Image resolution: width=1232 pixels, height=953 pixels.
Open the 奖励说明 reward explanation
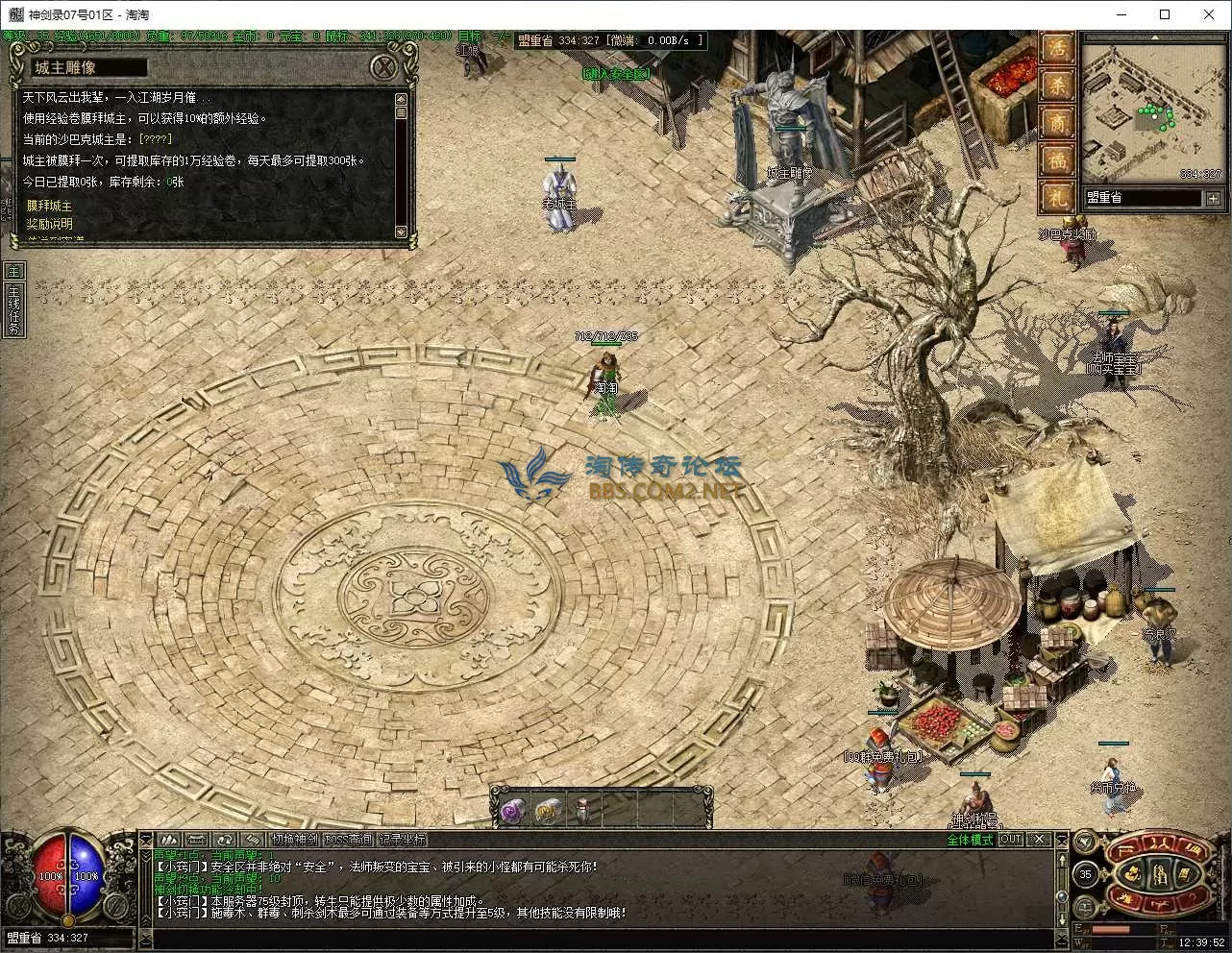click(49, 224)
